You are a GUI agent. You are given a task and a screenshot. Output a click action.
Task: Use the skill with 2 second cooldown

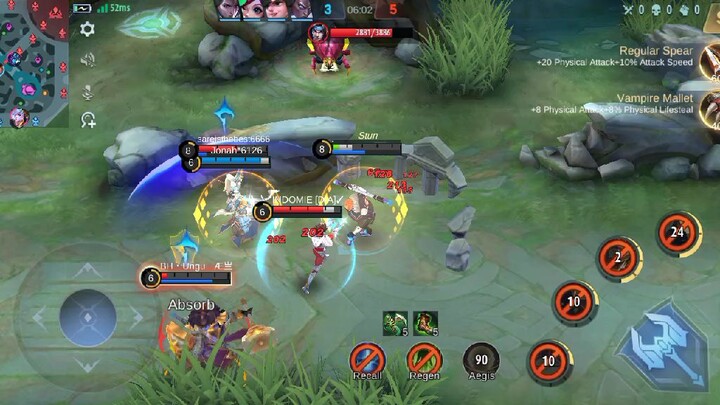pyautogui.click(x=618, y=258)
